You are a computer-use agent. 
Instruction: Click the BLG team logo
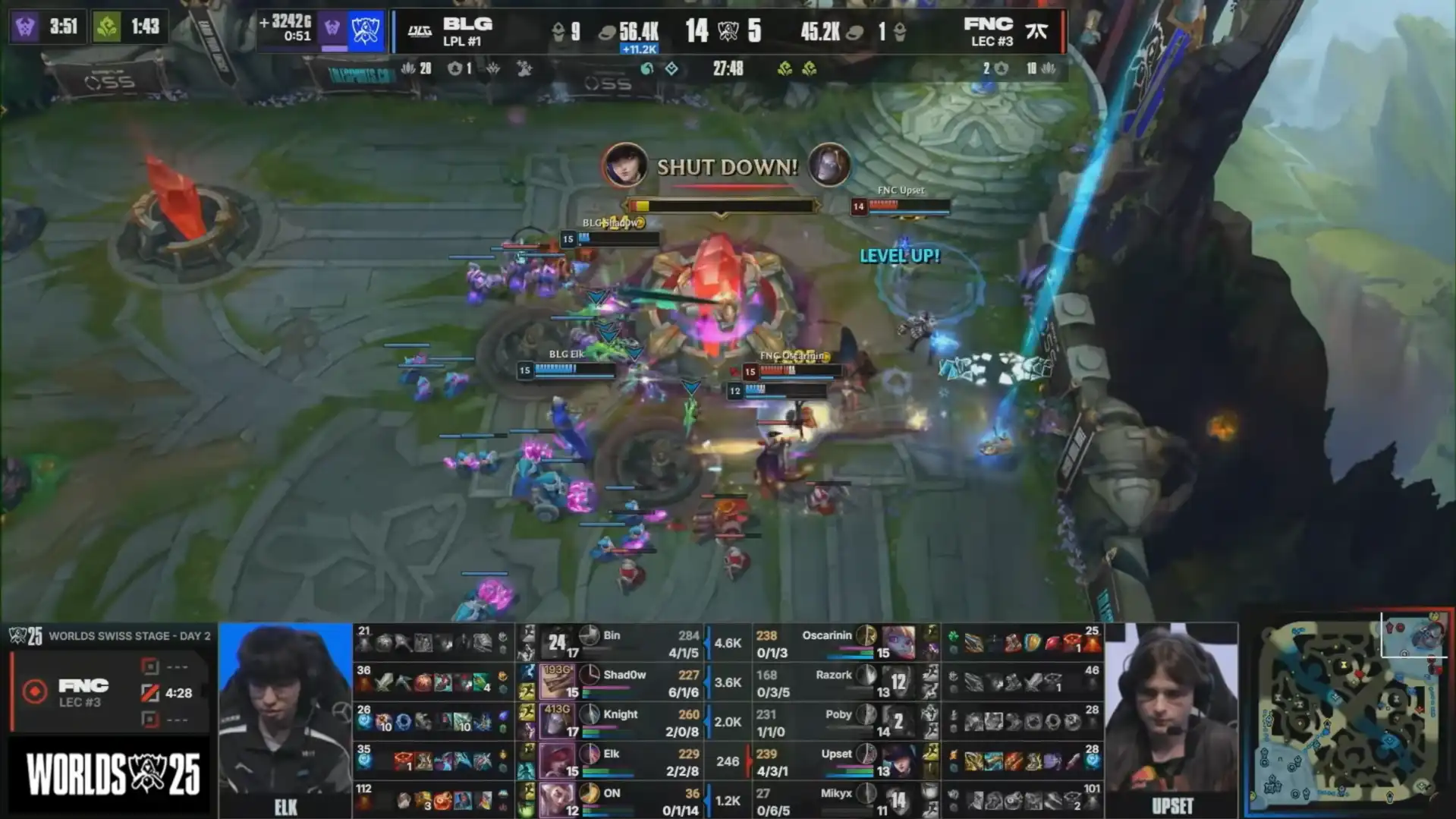tap(419, 31)
